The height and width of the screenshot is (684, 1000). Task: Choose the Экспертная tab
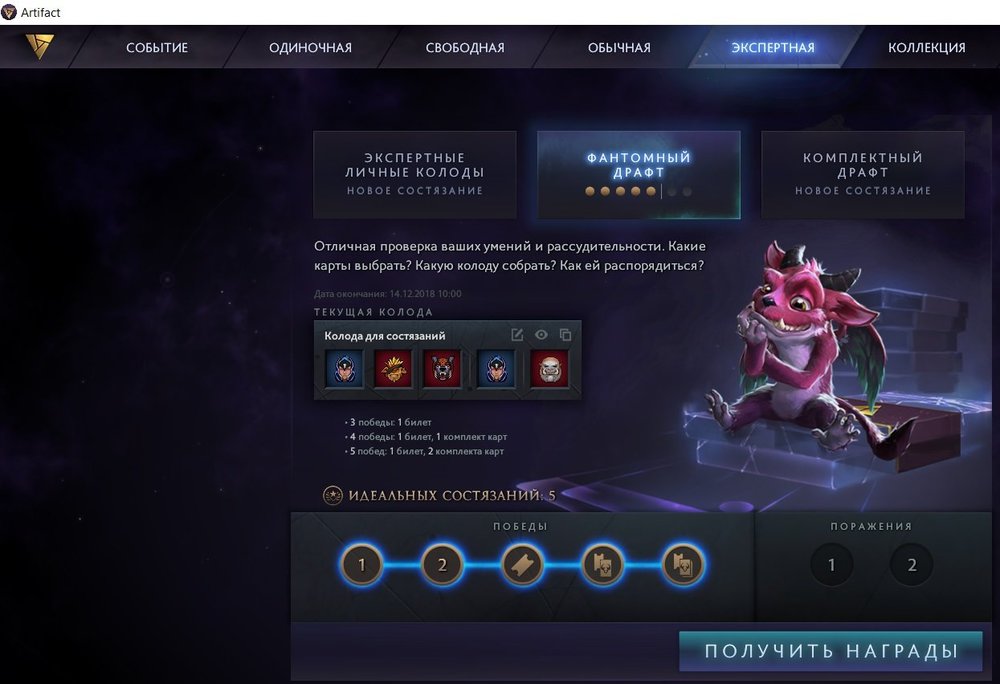coord(773,48)
